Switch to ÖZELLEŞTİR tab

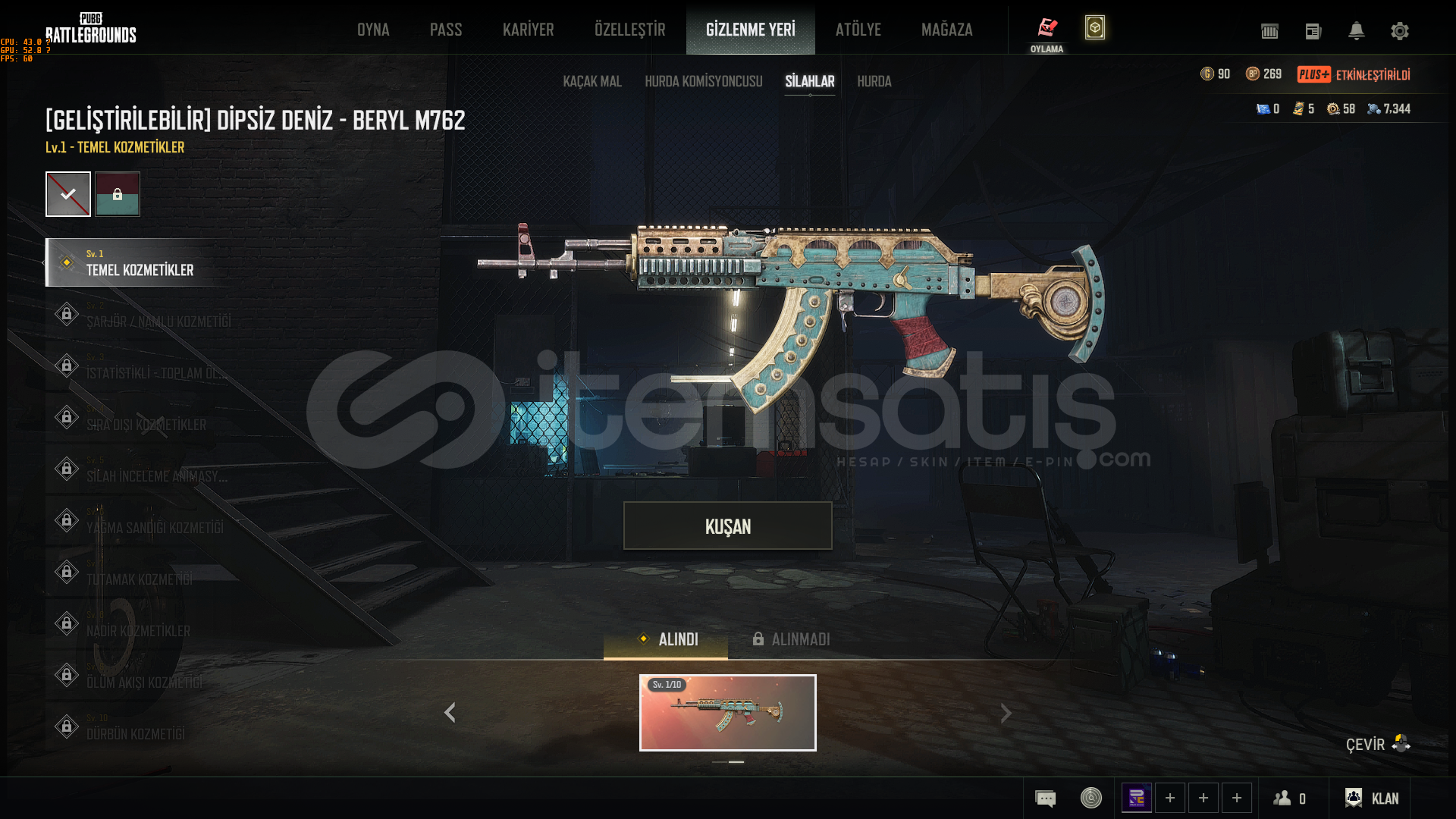pyautogui.click(x=630, y=30)
